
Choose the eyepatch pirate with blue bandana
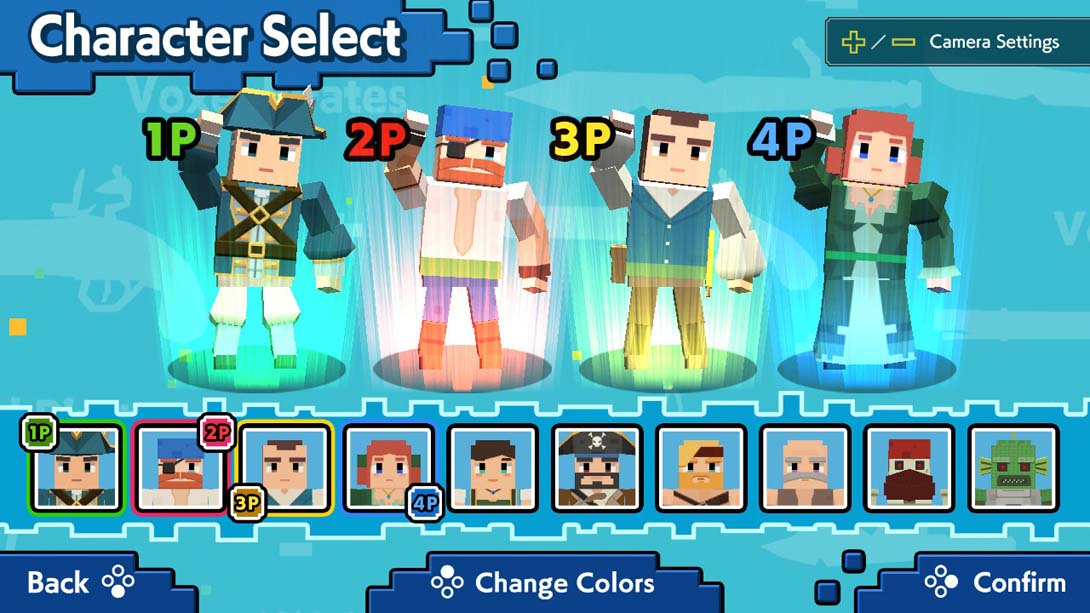(181, 469)
